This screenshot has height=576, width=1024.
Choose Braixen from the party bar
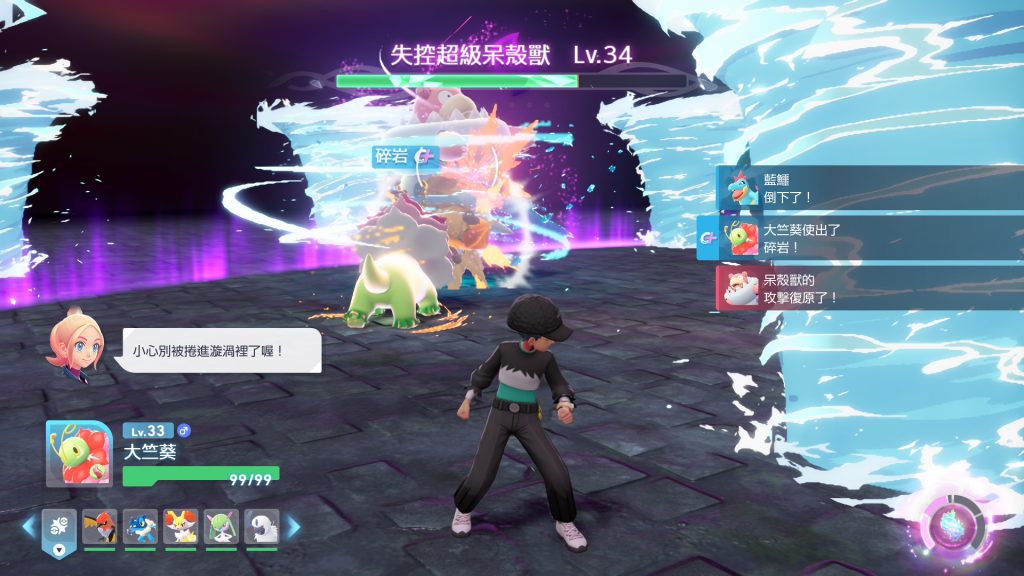pyautogui.click(x=180, y=526)
